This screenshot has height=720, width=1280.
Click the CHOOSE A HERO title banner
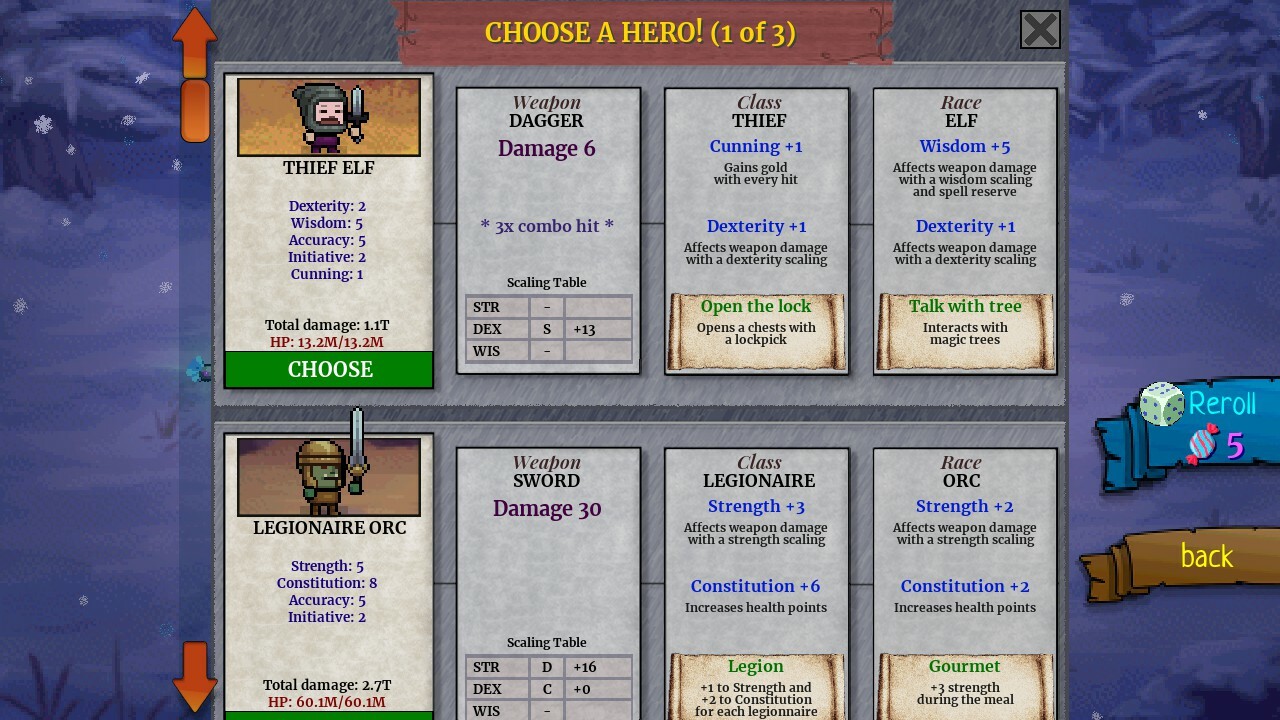640,32
